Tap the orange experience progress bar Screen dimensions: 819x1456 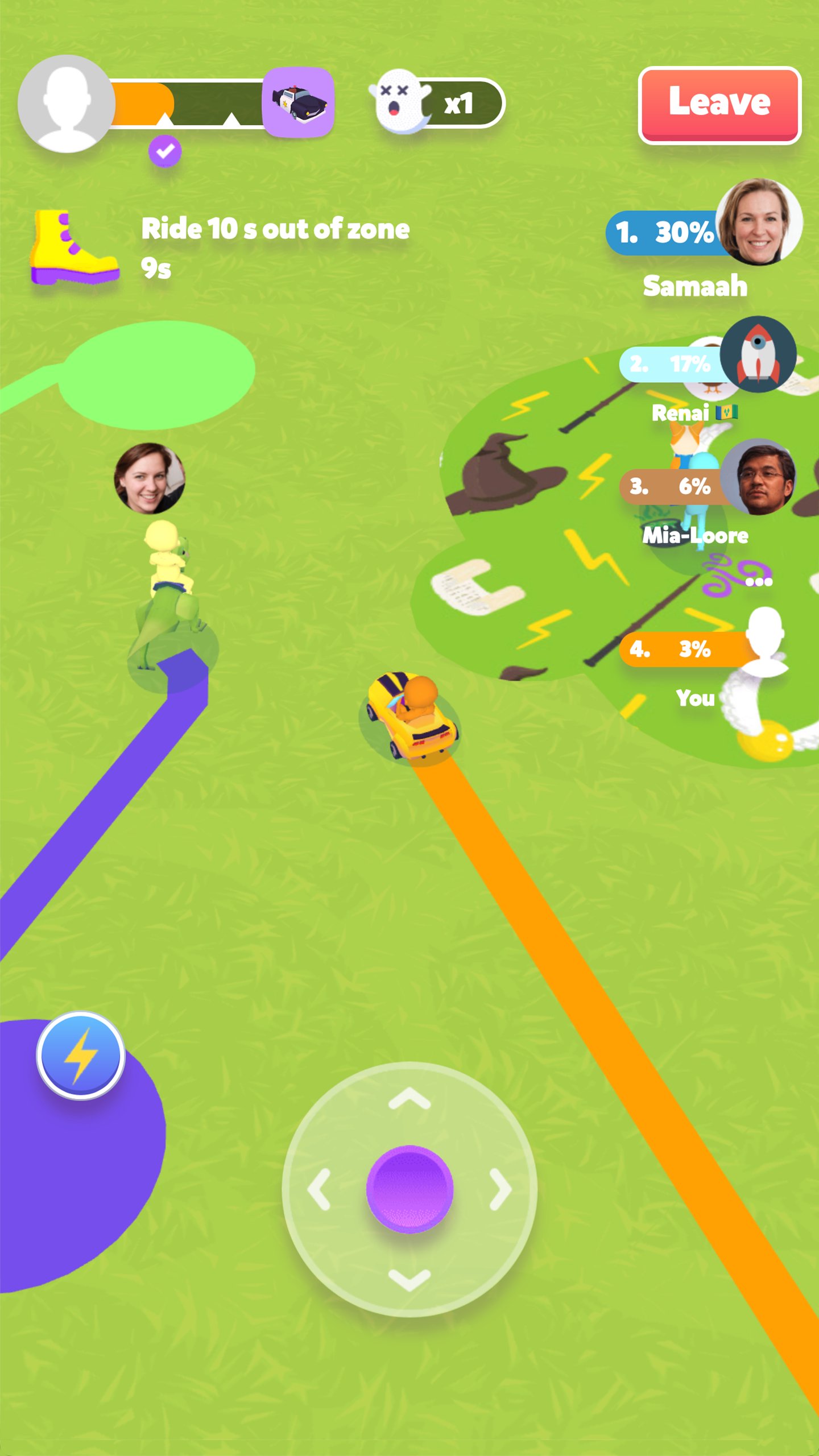tap(142, 102)
